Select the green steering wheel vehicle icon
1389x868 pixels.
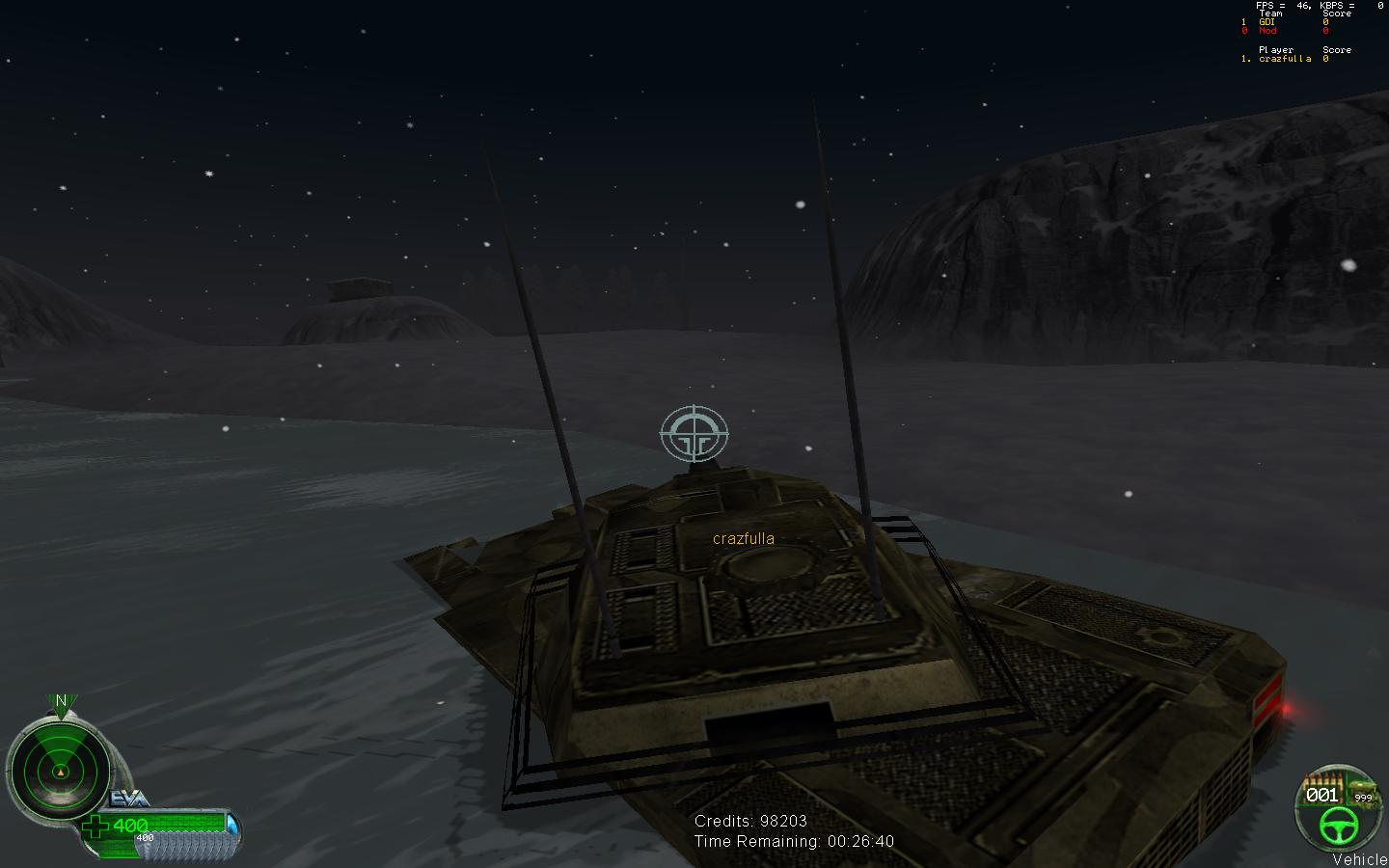click(1338, 825)
